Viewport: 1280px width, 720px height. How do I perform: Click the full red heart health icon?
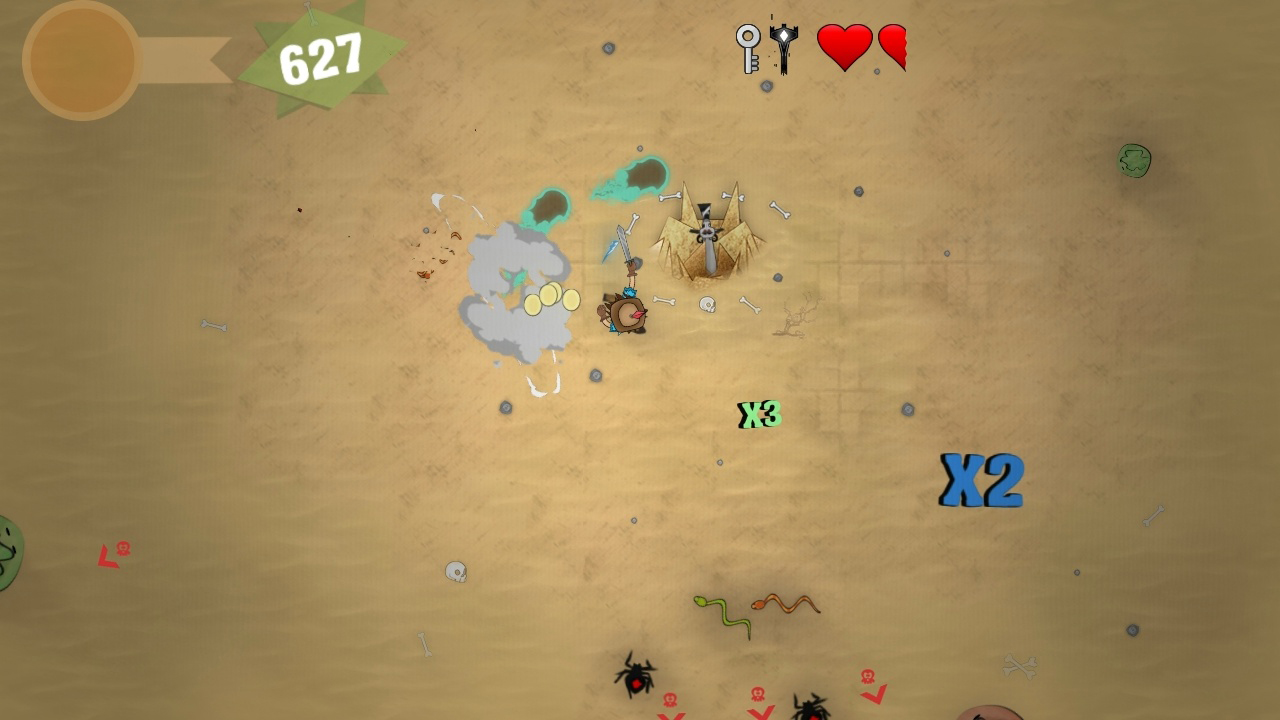(x=843, y=47)
